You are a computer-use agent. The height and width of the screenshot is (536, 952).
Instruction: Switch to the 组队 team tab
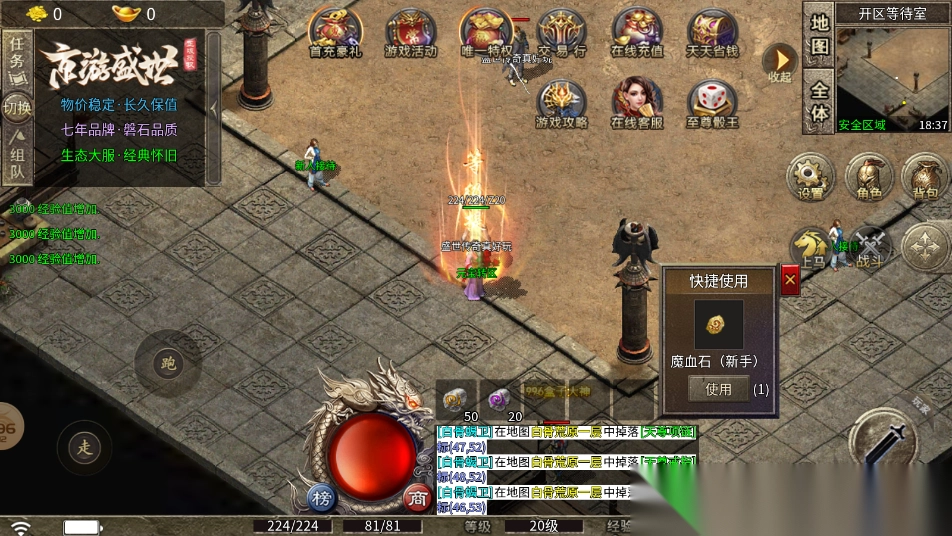(17, 162)
